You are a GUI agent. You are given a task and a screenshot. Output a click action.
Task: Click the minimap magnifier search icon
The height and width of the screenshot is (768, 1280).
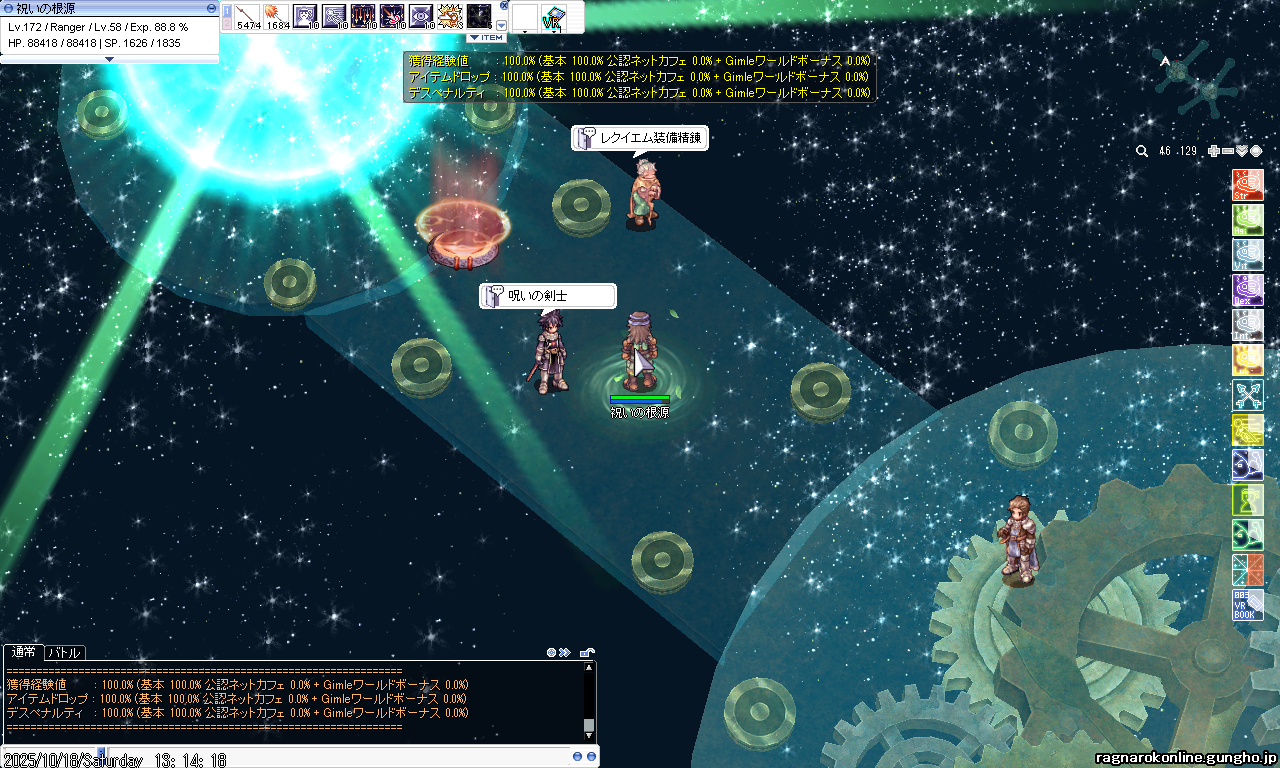tap(1142, 151)
